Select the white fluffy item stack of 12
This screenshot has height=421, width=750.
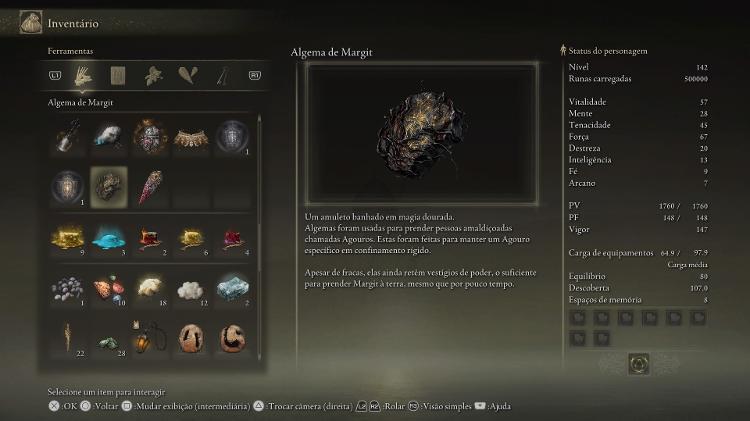click(x=190, y=289)
